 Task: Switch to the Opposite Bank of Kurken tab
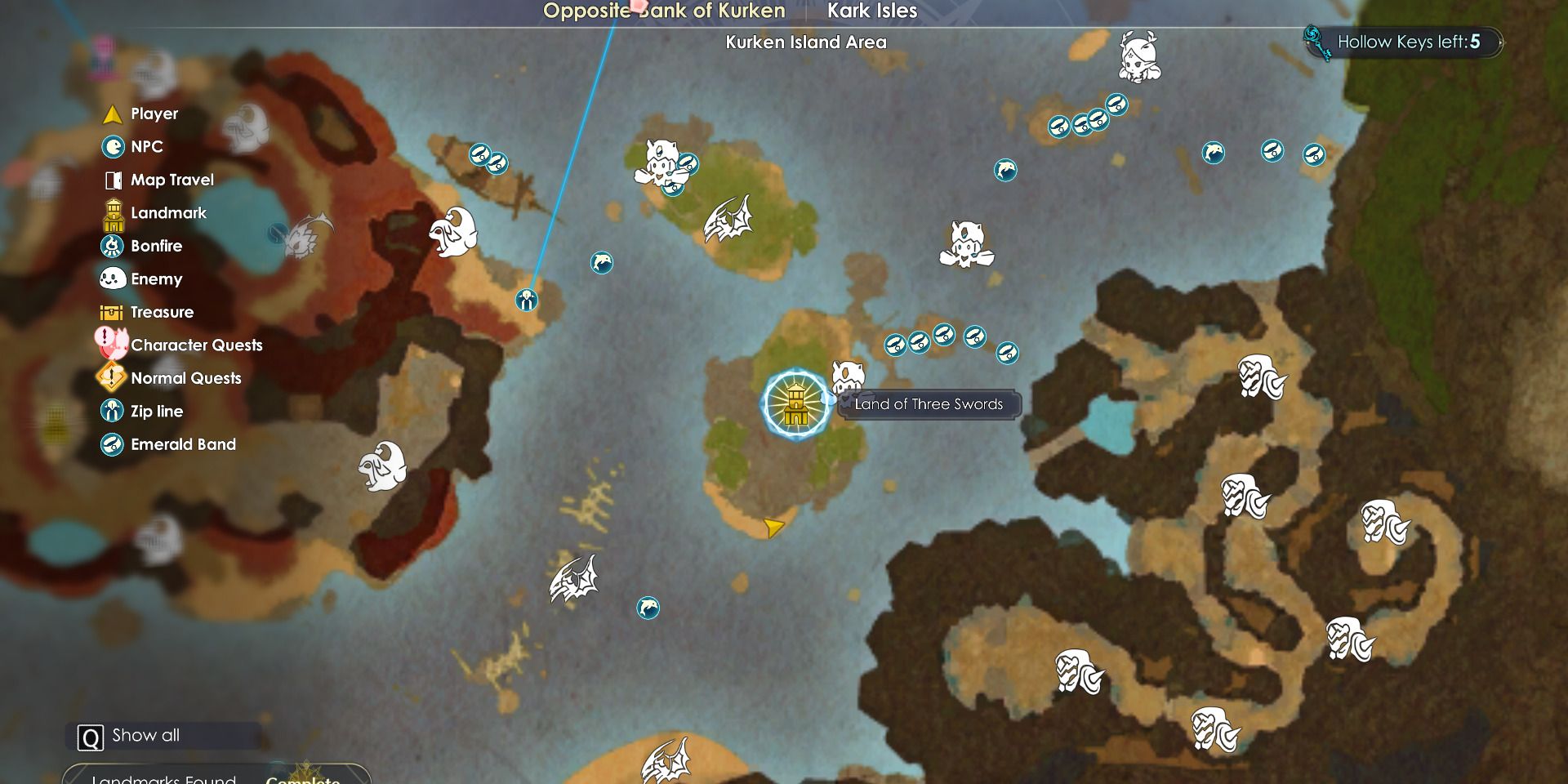664,11
